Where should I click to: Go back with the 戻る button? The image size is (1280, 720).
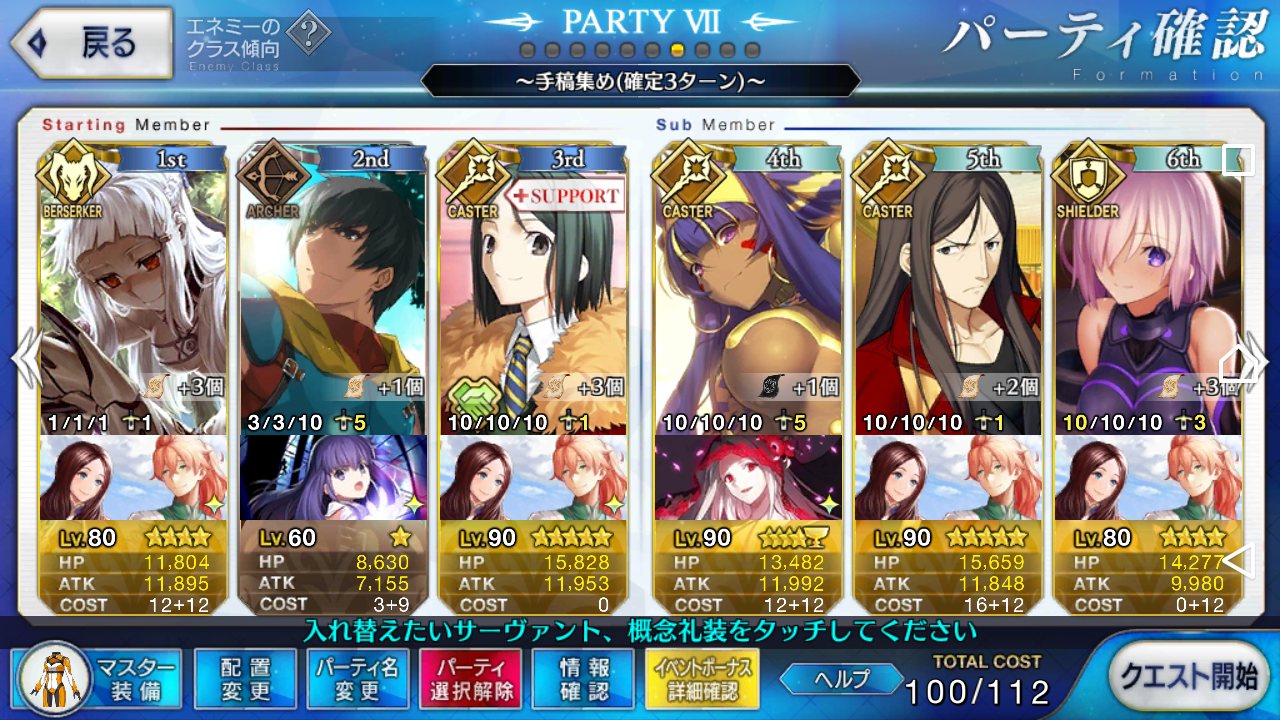pyautogui.click(x=90, y=43)
